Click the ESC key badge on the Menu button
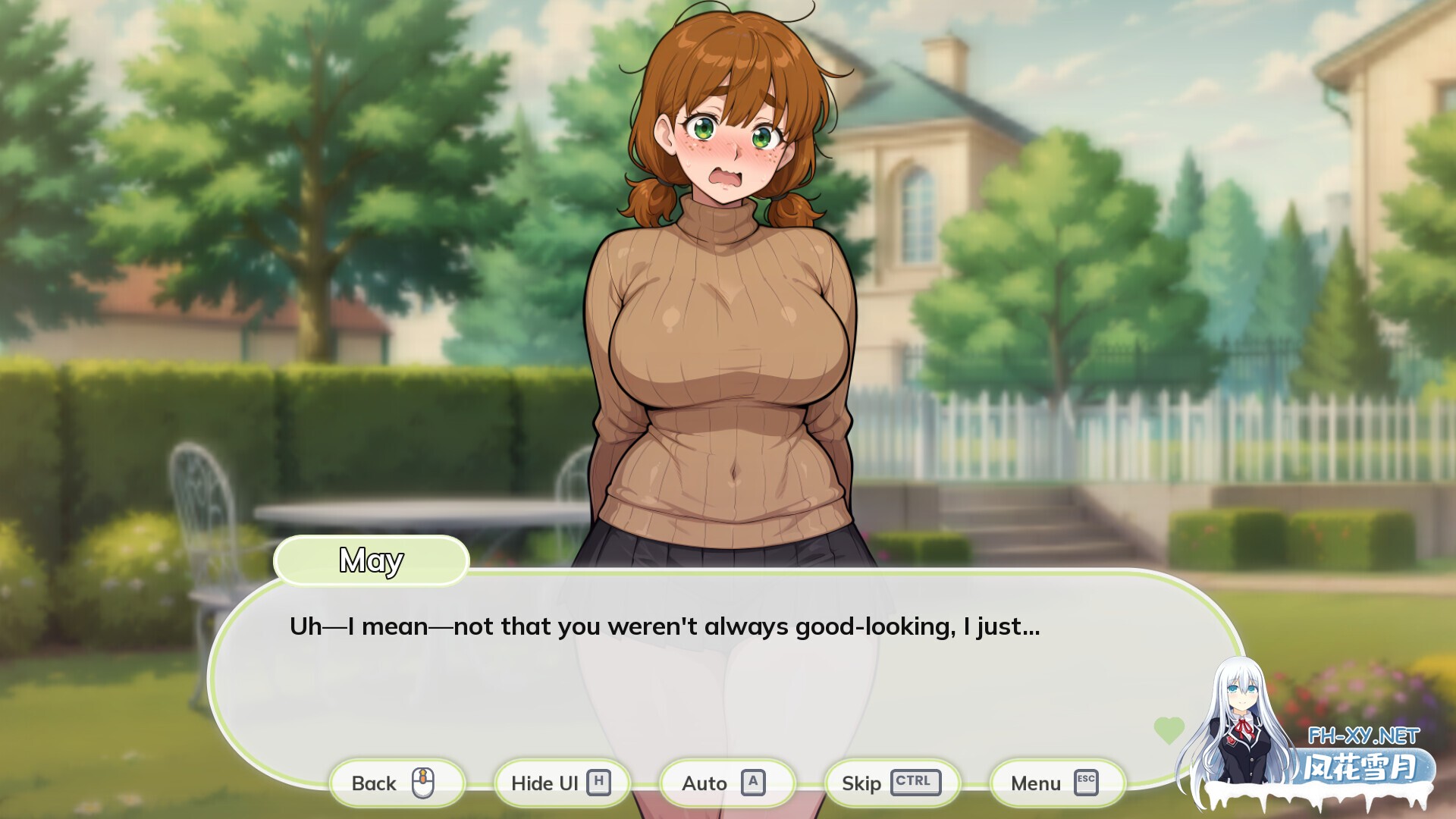This screenshot has width=1456, height=819. [1084, 783]
